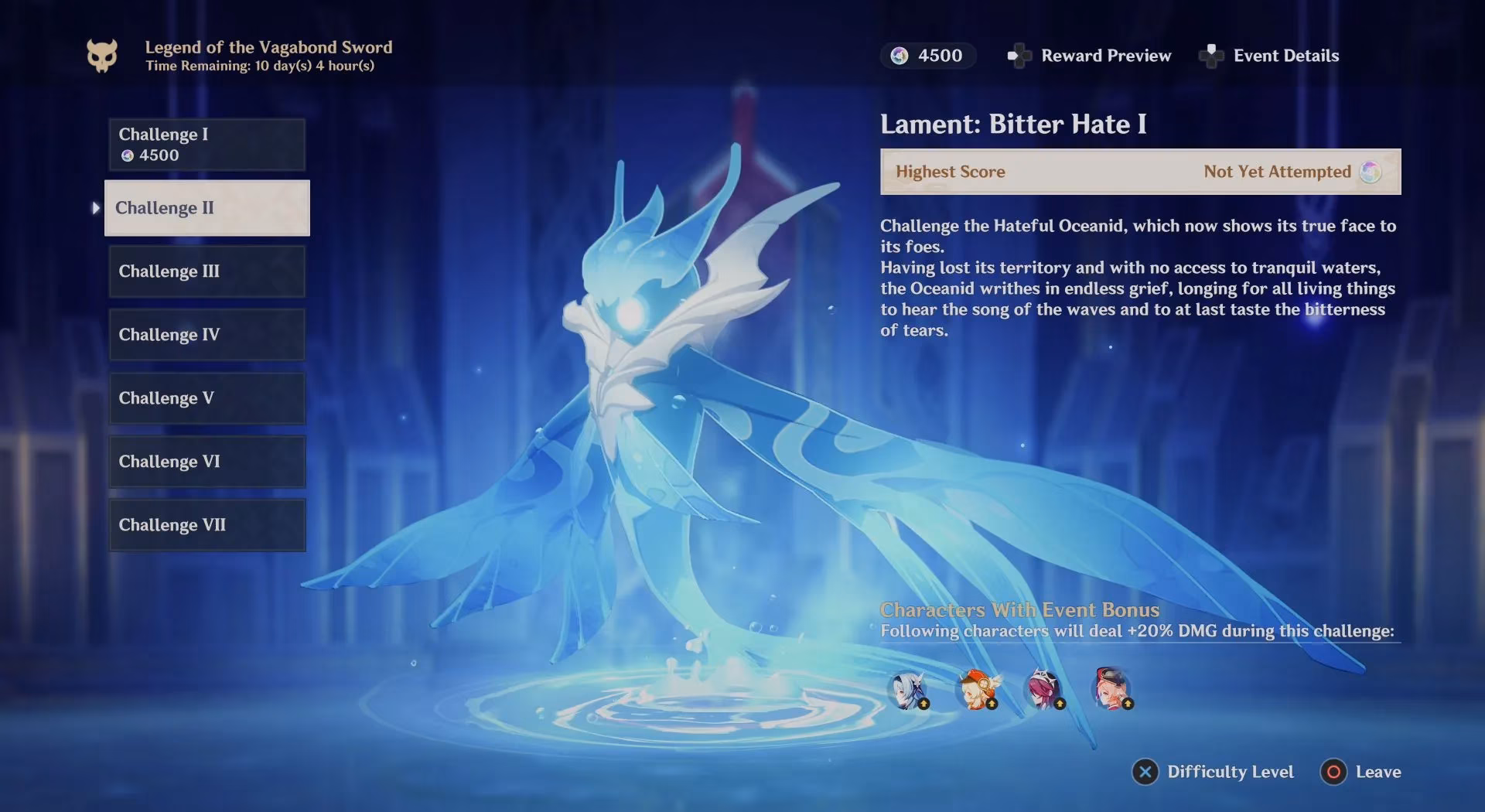
Task: Click the primogem currency icon showing 4500
Action: click(x=900, y=56)
